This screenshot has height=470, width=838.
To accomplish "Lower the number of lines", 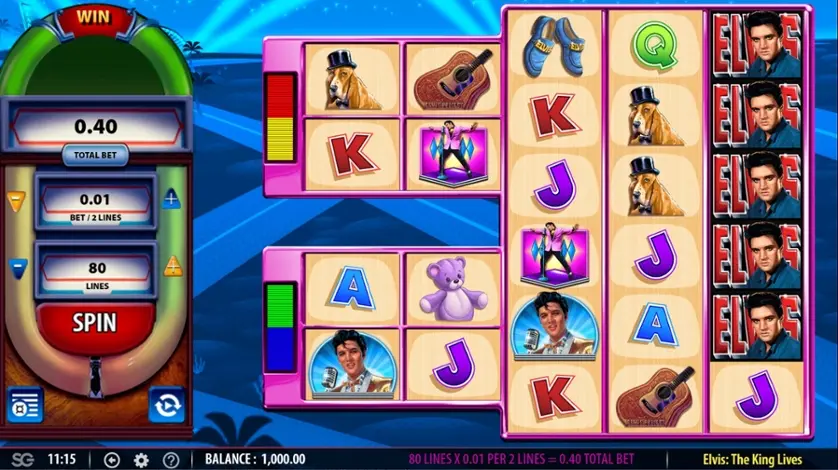I will pos(16,267).
